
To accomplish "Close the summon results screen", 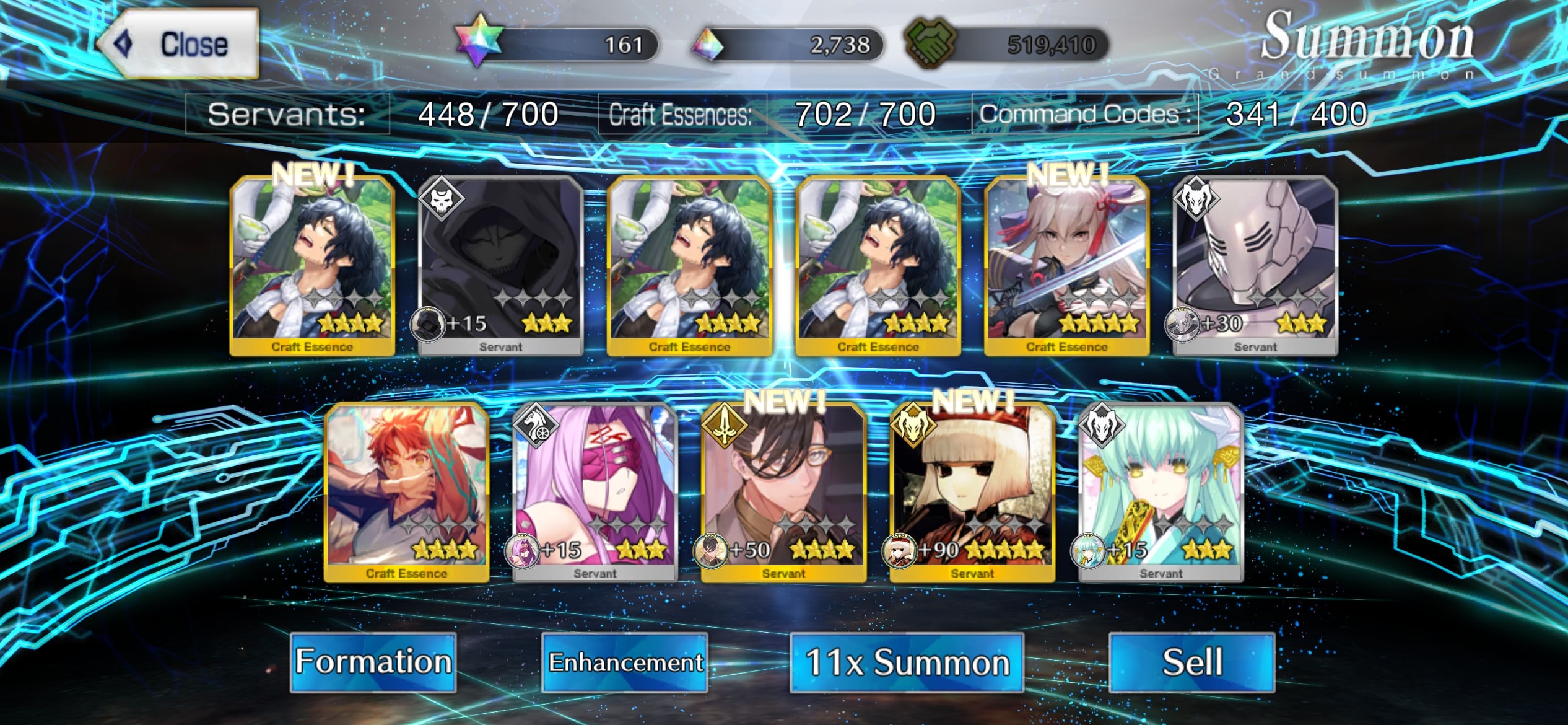I will [178, 44].
